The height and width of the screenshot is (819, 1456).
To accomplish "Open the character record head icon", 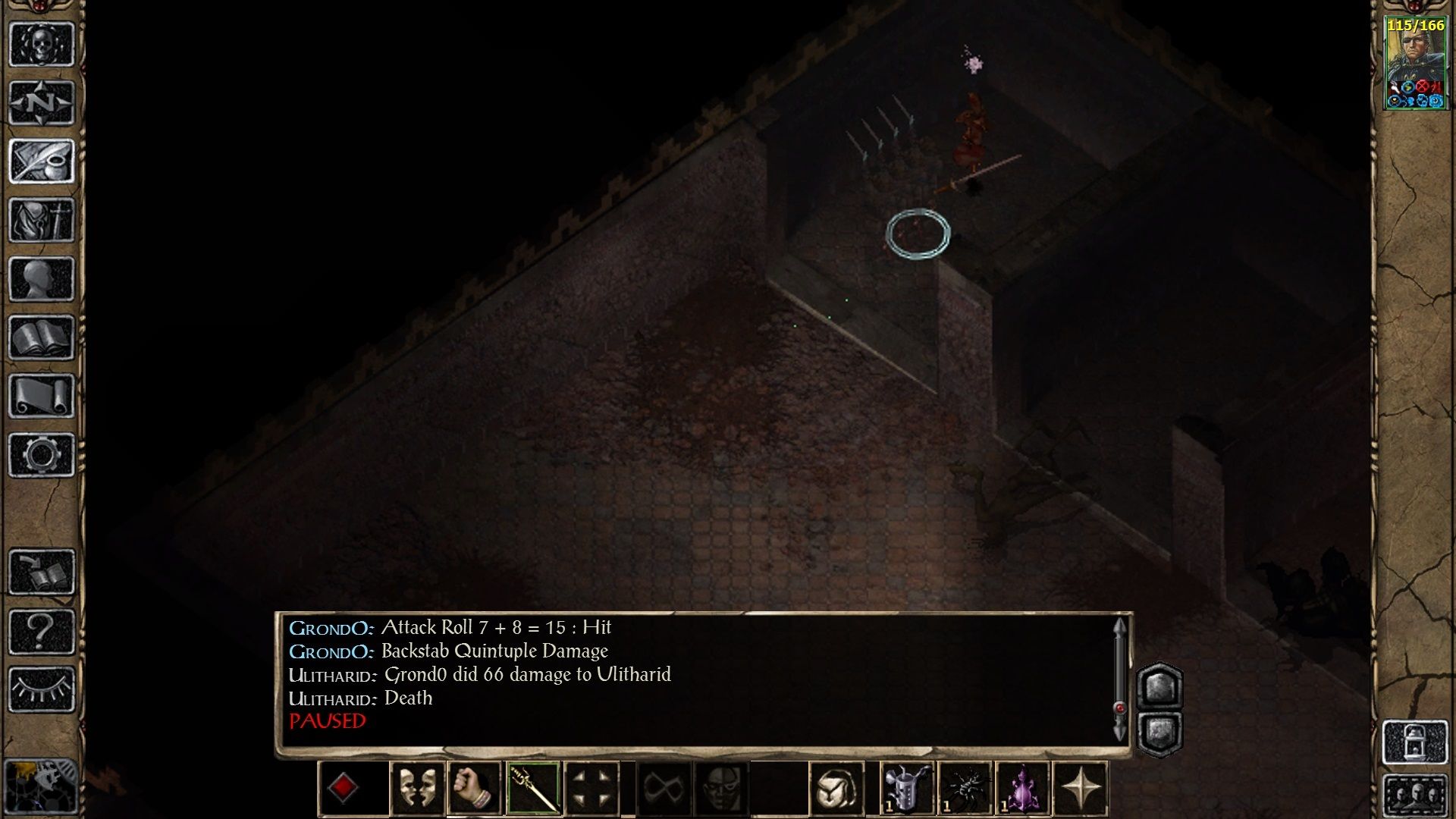I will coord(42,277).
